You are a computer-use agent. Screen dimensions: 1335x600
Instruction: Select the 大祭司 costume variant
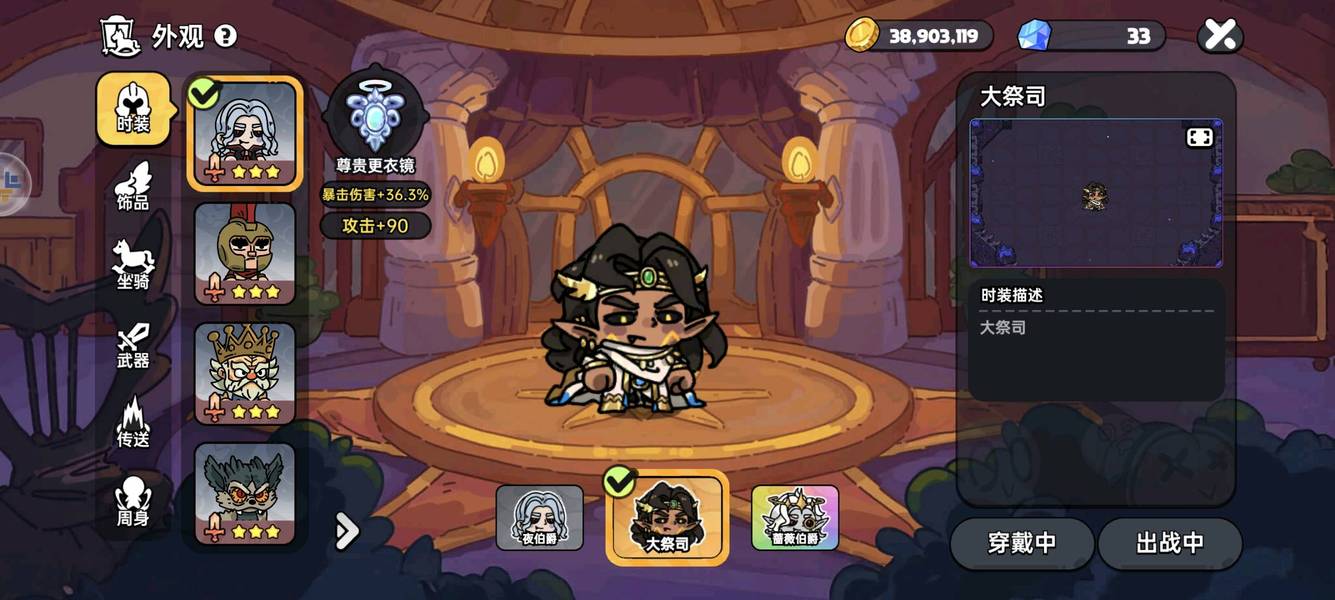(x=667, y=517)
